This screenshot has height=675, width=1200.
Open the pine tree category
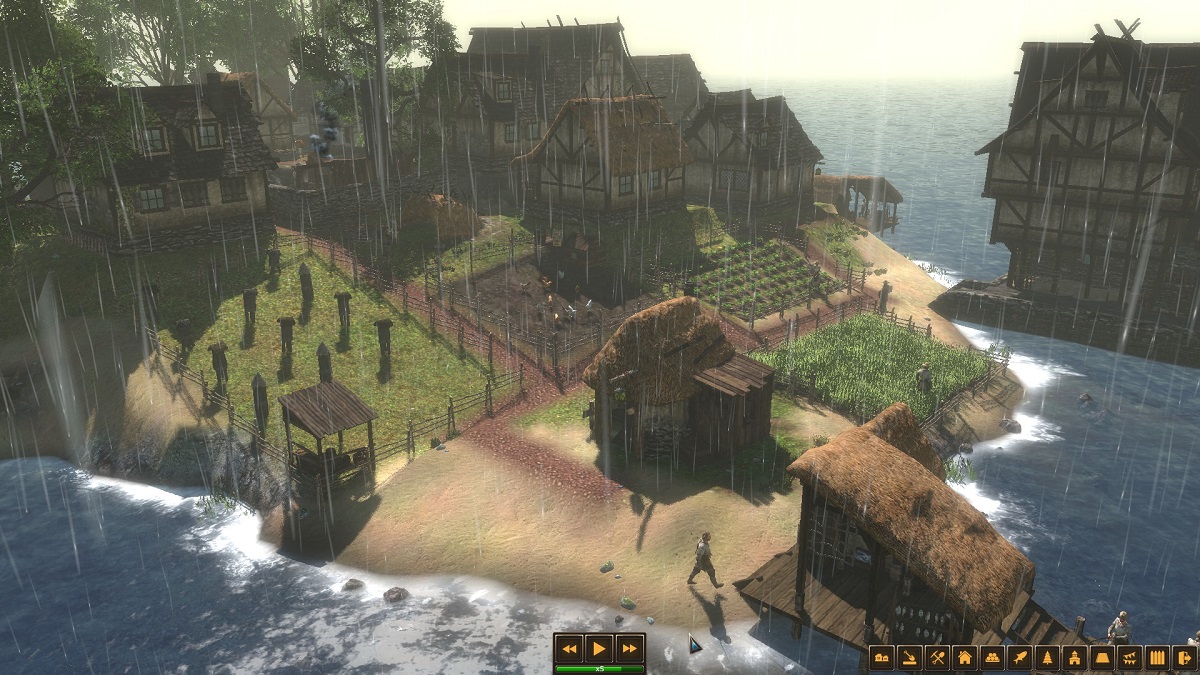(1047, 658)
